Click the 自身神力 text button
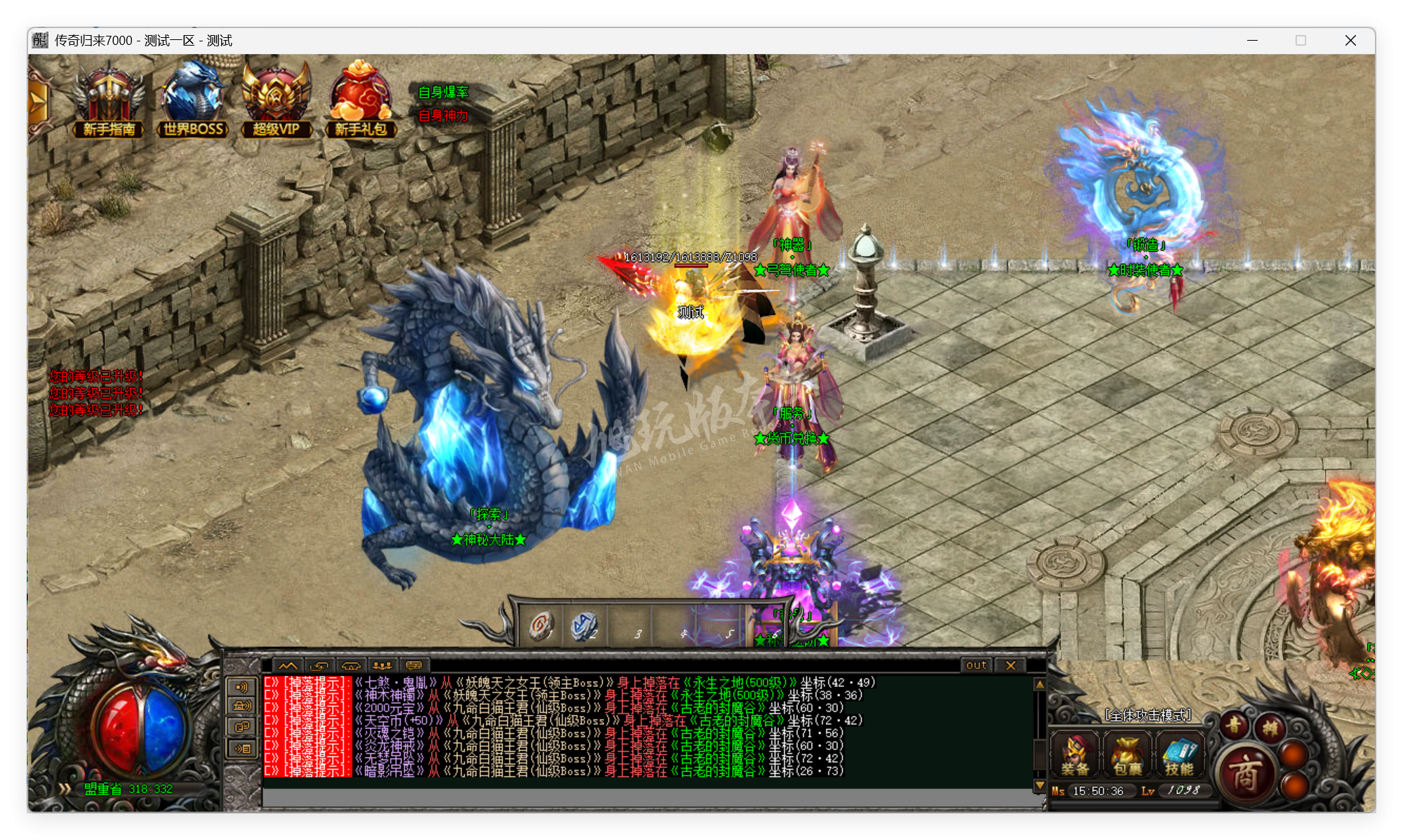 [x=443, y=116]
